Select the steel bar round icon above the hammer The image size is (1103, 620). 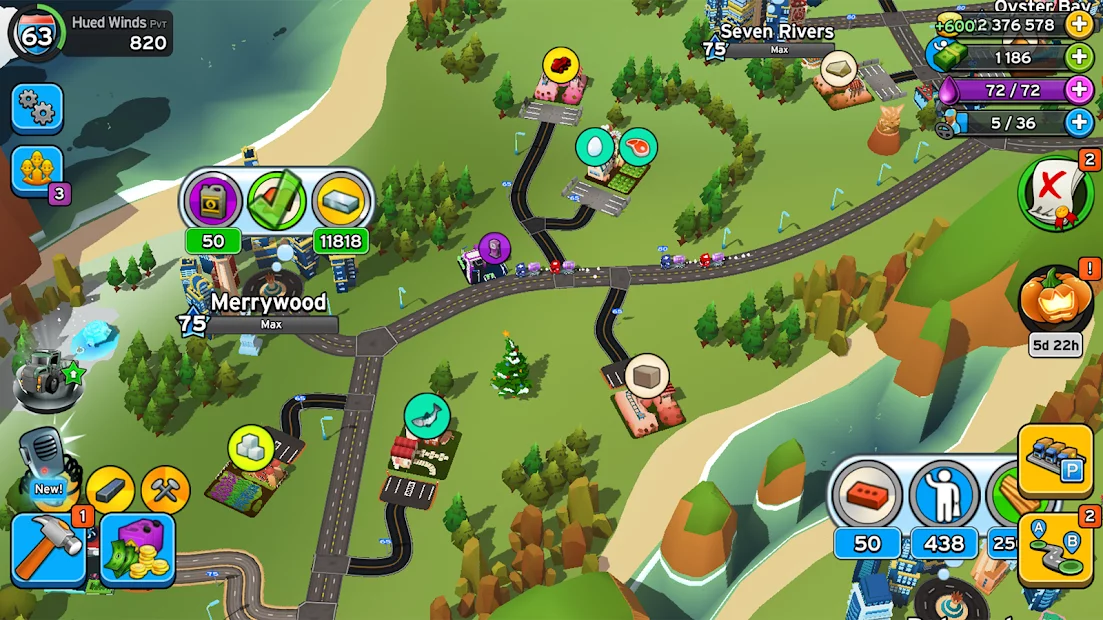point(110,490)
